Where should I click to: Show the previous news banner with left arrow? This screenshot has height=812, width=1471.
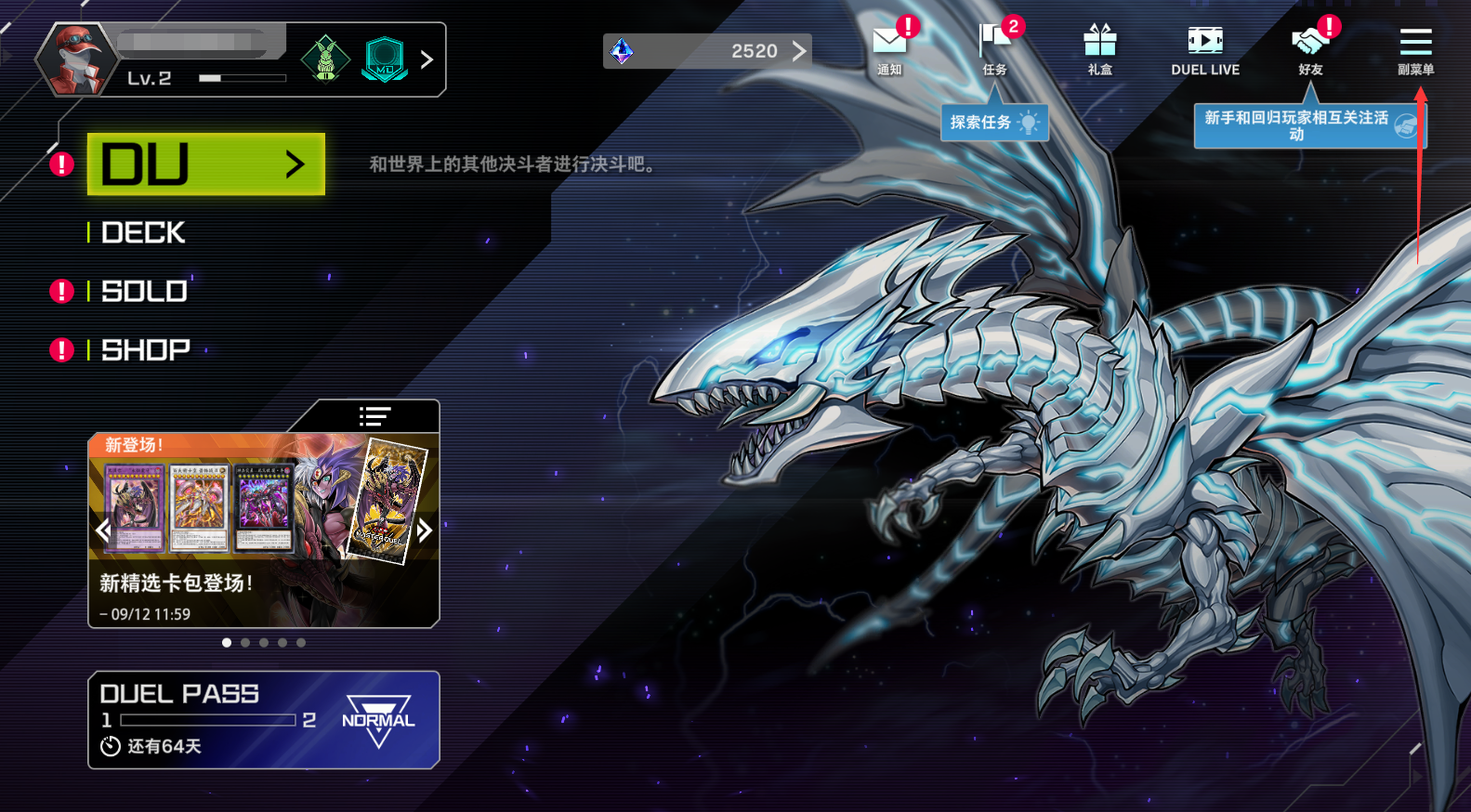point(103,530)
